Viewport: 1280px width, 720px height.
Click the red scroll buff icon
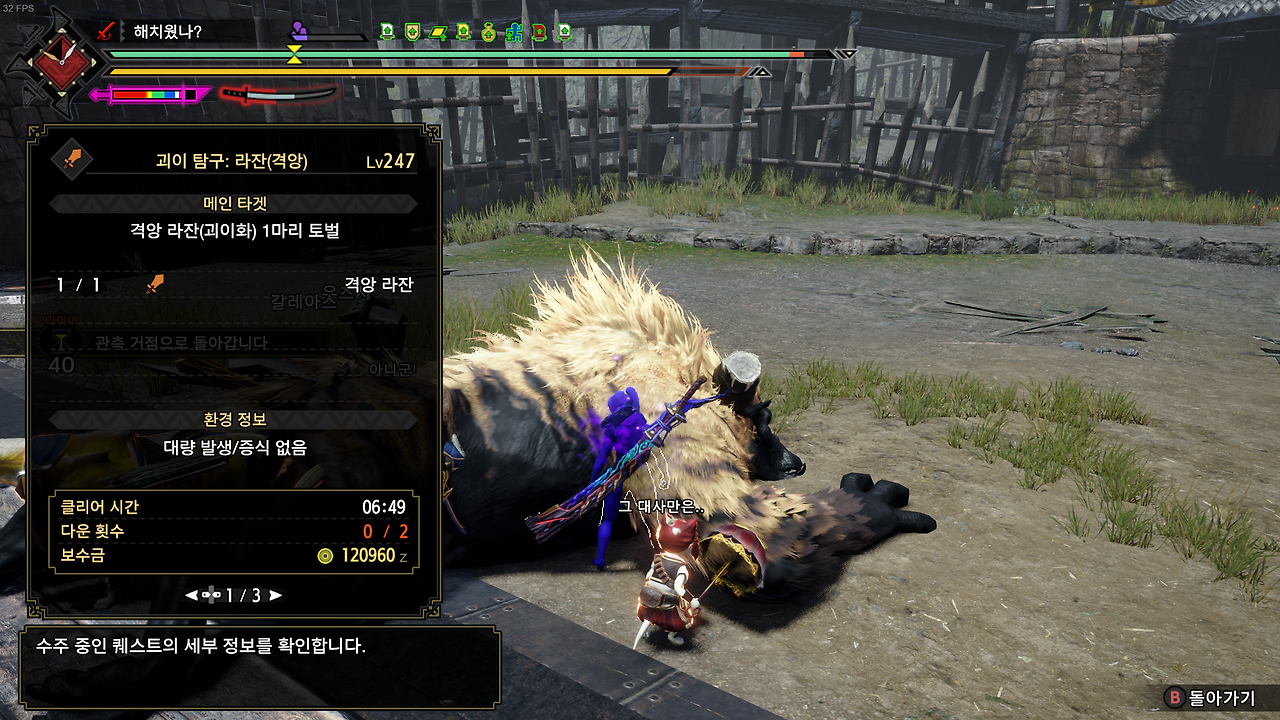click(540, 32)
